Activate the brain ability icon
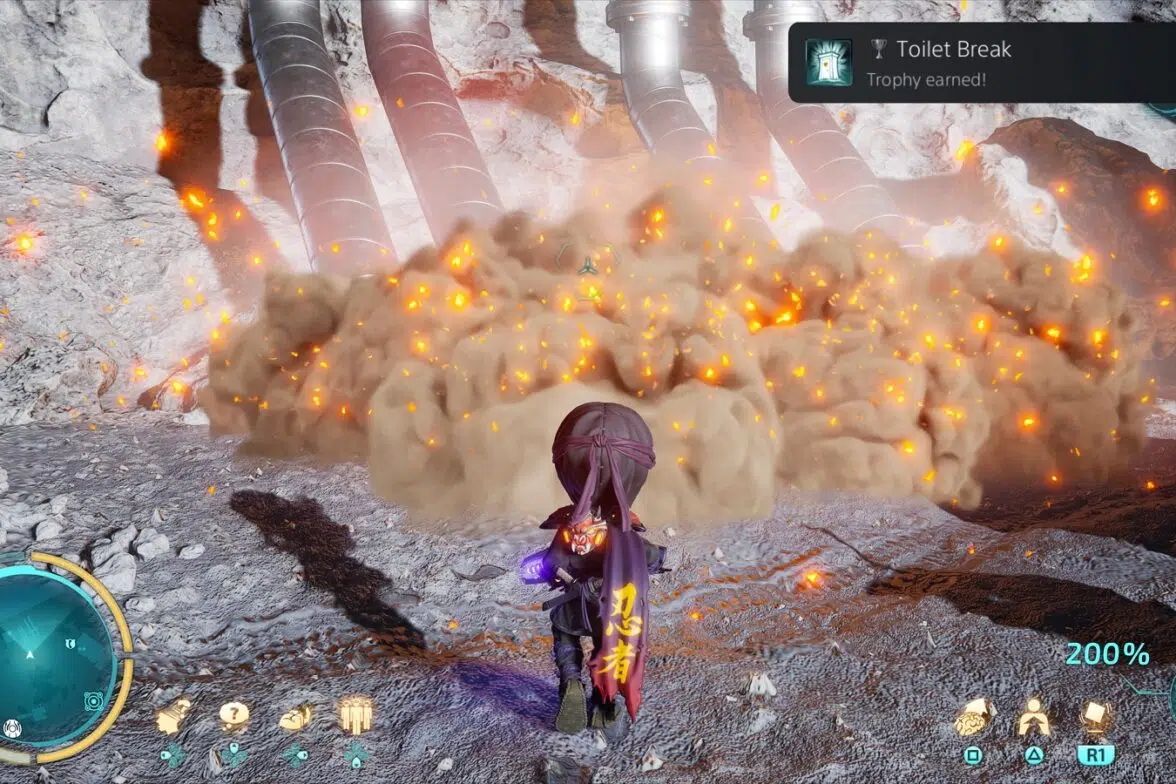The image size is (1176, 784). pyautogui.click(x=972, y=718)
